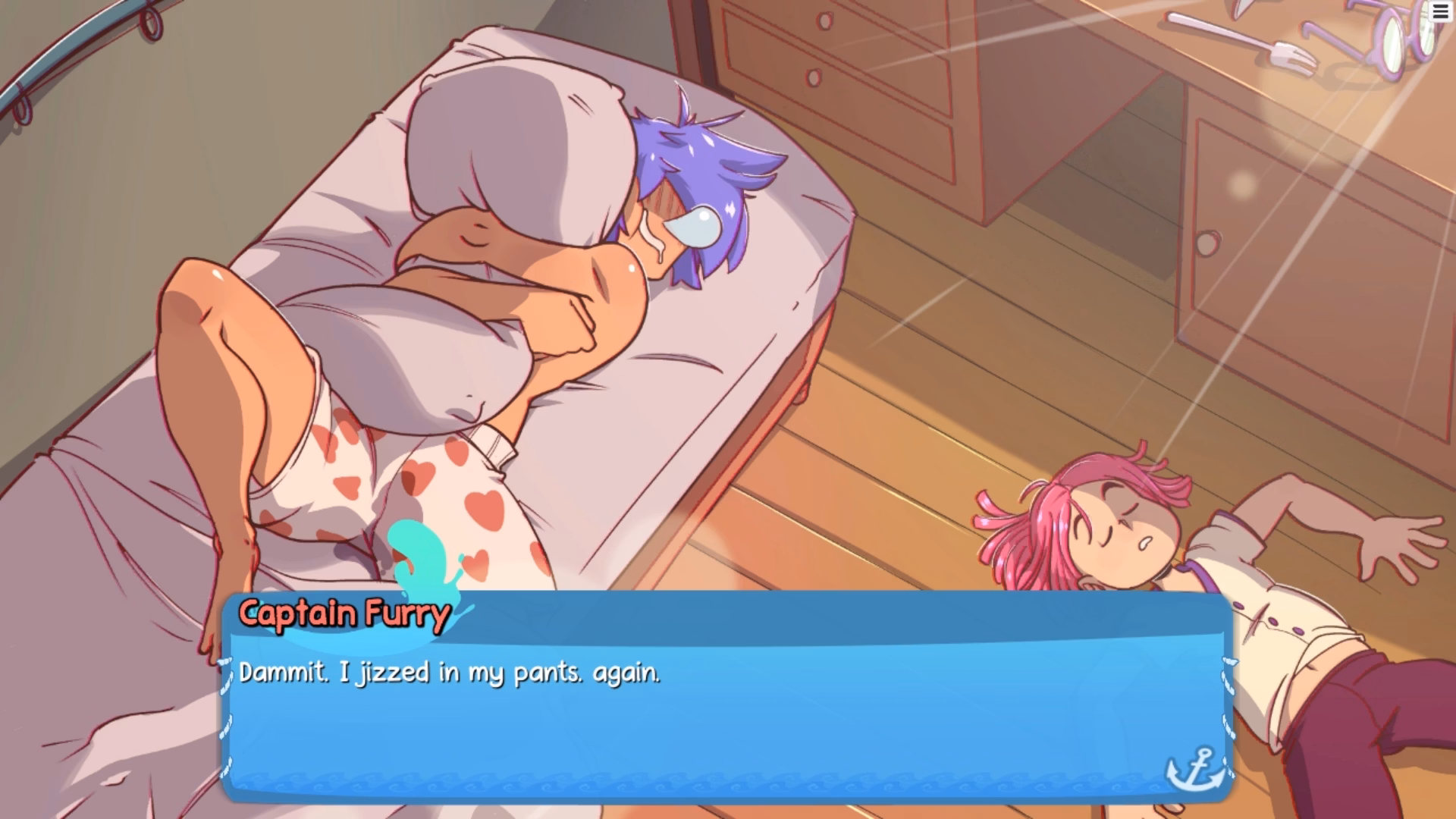The image size is (1456, 819).
Task: Open the hamburger menu in the top-right corner
Action: 1440,13
